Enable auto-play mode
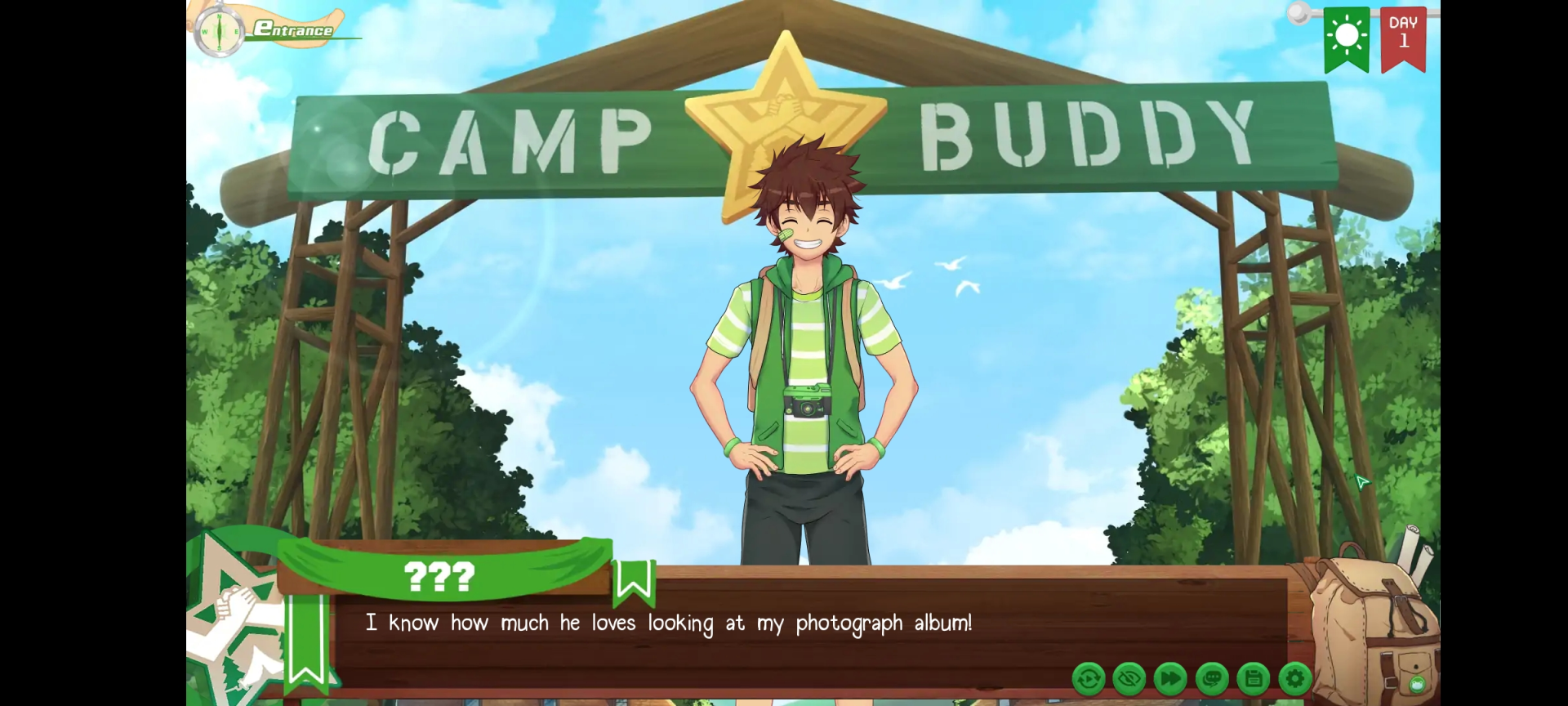The width and height of the screenshot is (1568, 706). (x=1089, y=678)
